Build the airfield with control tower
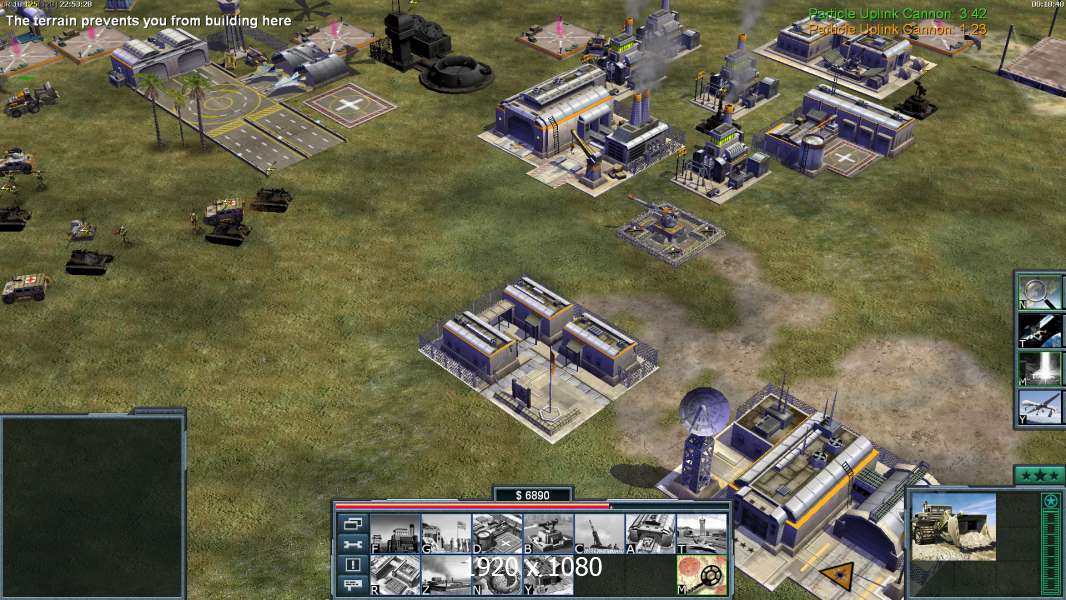This screenshot has width=1066, height=600. 701,534
